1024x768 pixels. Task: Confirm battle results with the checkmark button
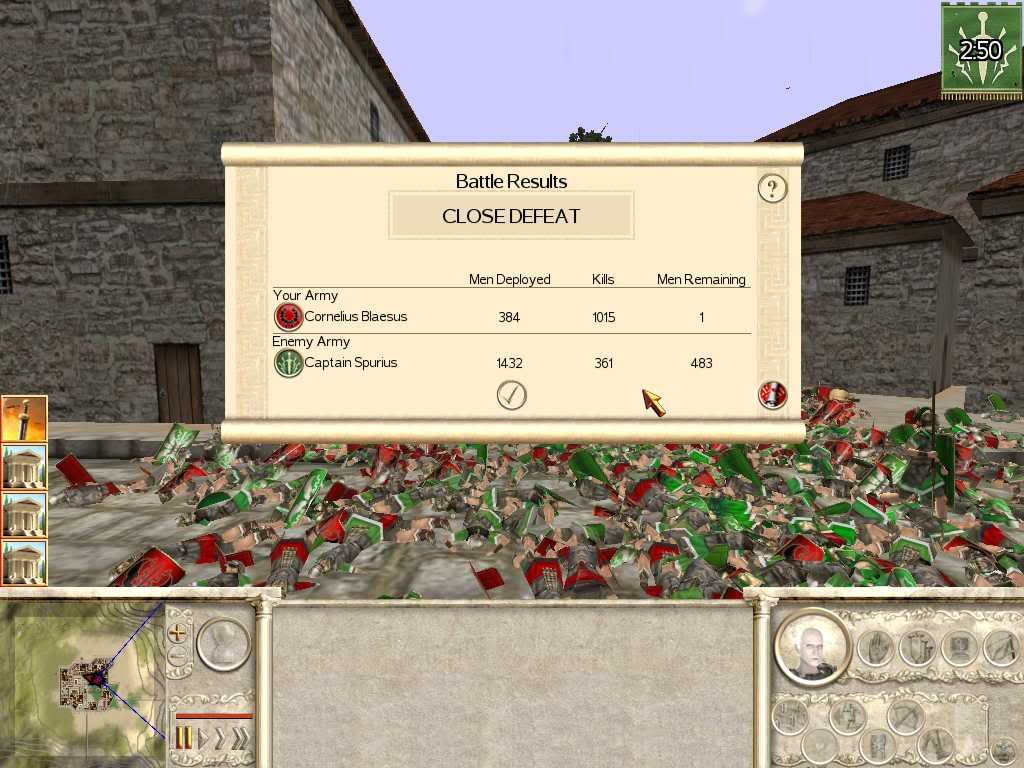point(511,396)
